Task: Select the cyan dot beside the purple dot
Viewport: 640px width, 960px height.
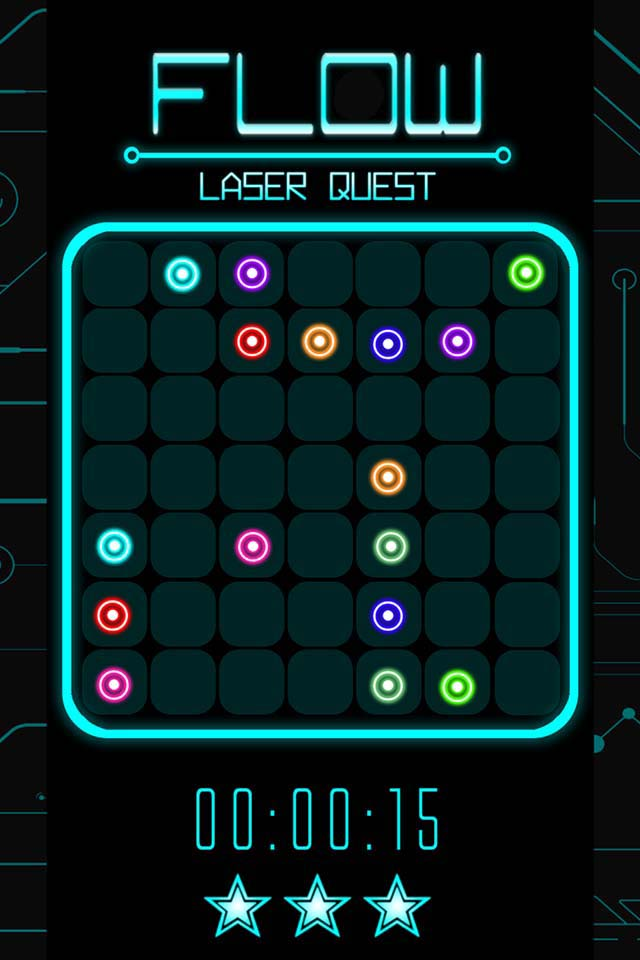Action: pyautogui.click(x=182, y=273)
